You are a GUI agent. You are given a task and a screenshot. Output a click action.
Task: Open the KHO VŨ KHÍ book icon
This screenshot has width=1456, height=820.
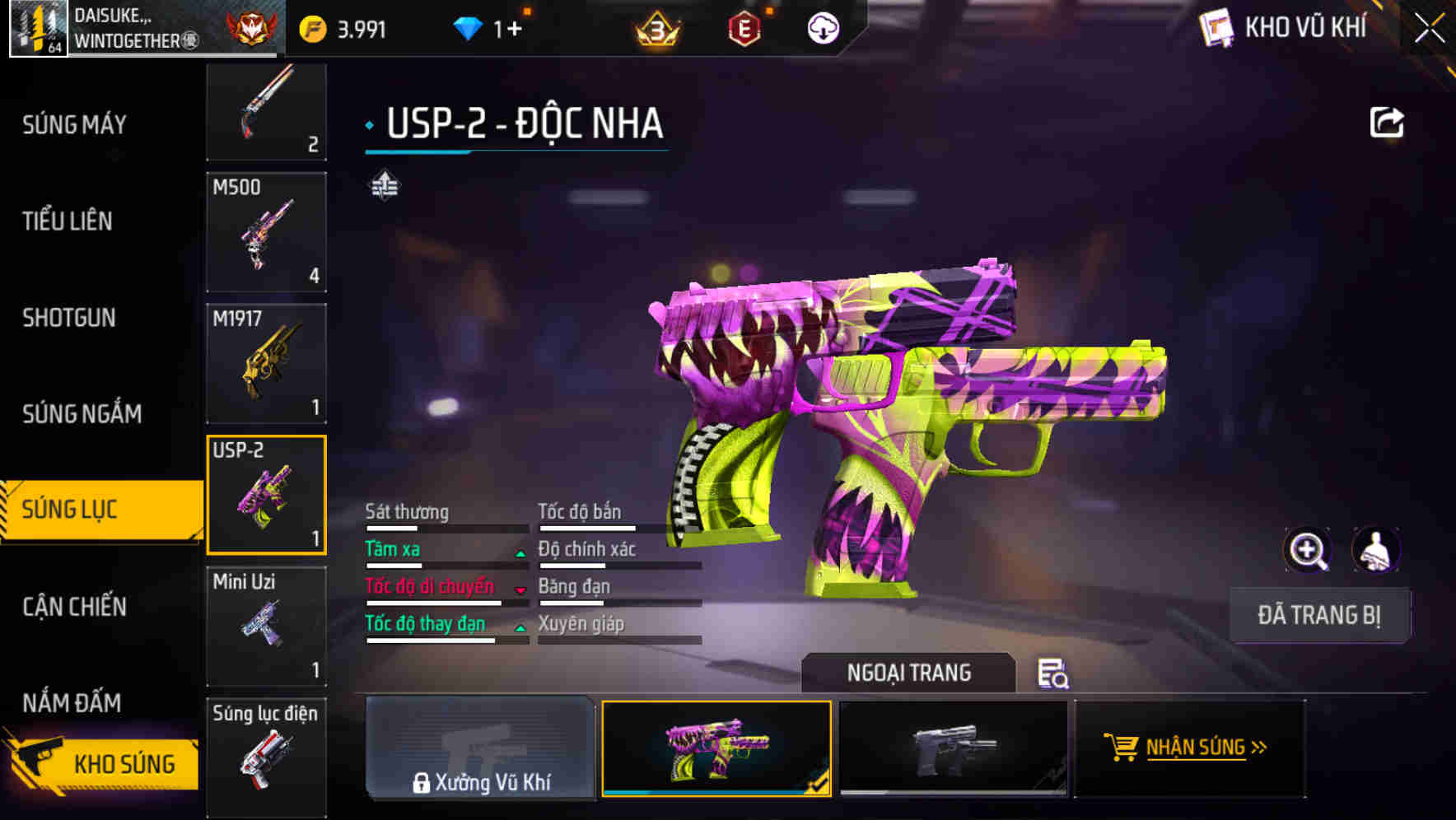click(1215, 27)
